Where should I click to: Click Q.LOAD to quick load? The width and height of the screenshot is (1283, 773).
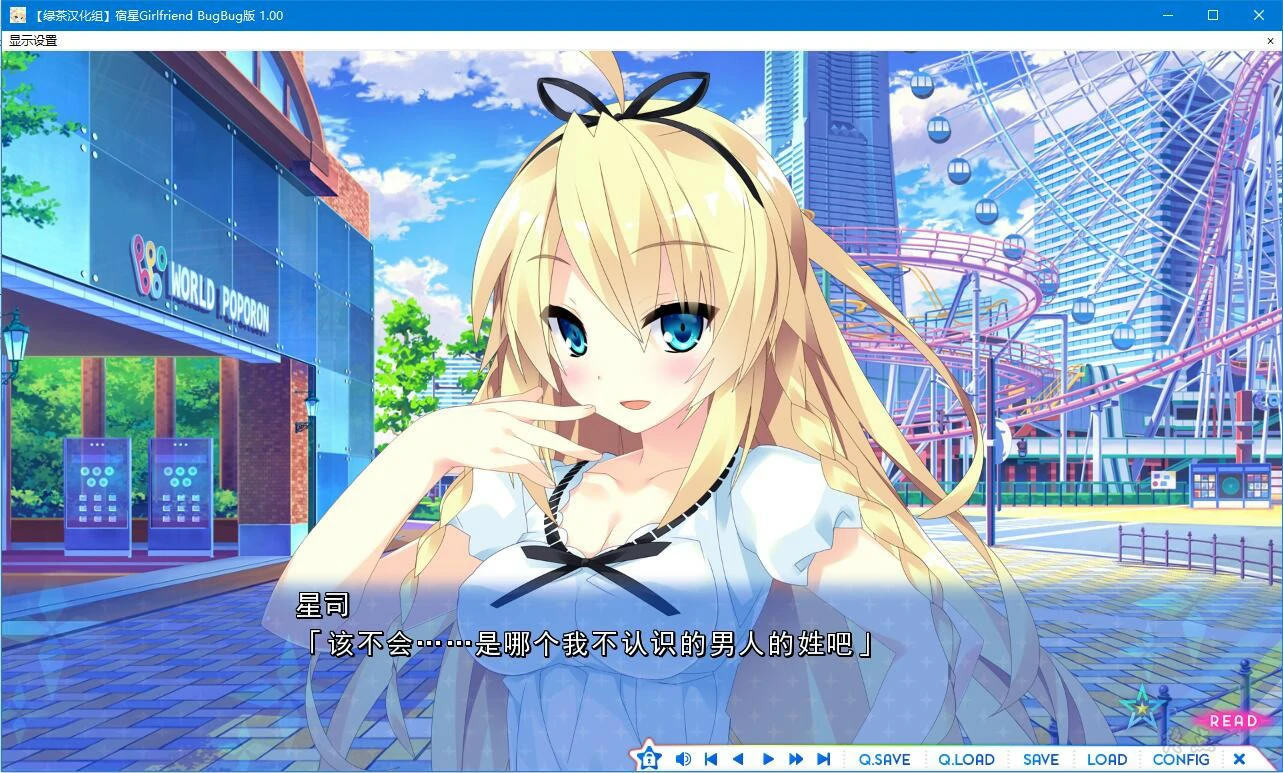[x=966, y=758]
